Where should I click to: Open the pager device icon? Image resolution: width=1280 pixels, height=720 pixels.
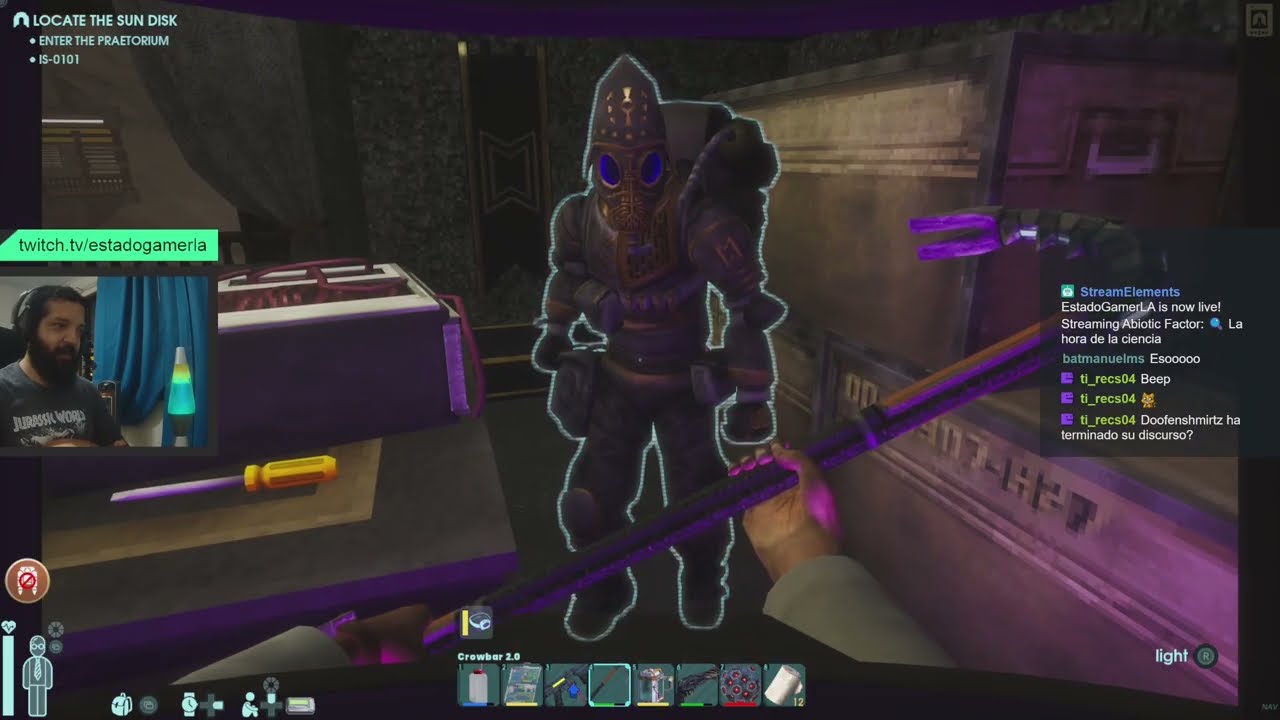tap(300, 706)
